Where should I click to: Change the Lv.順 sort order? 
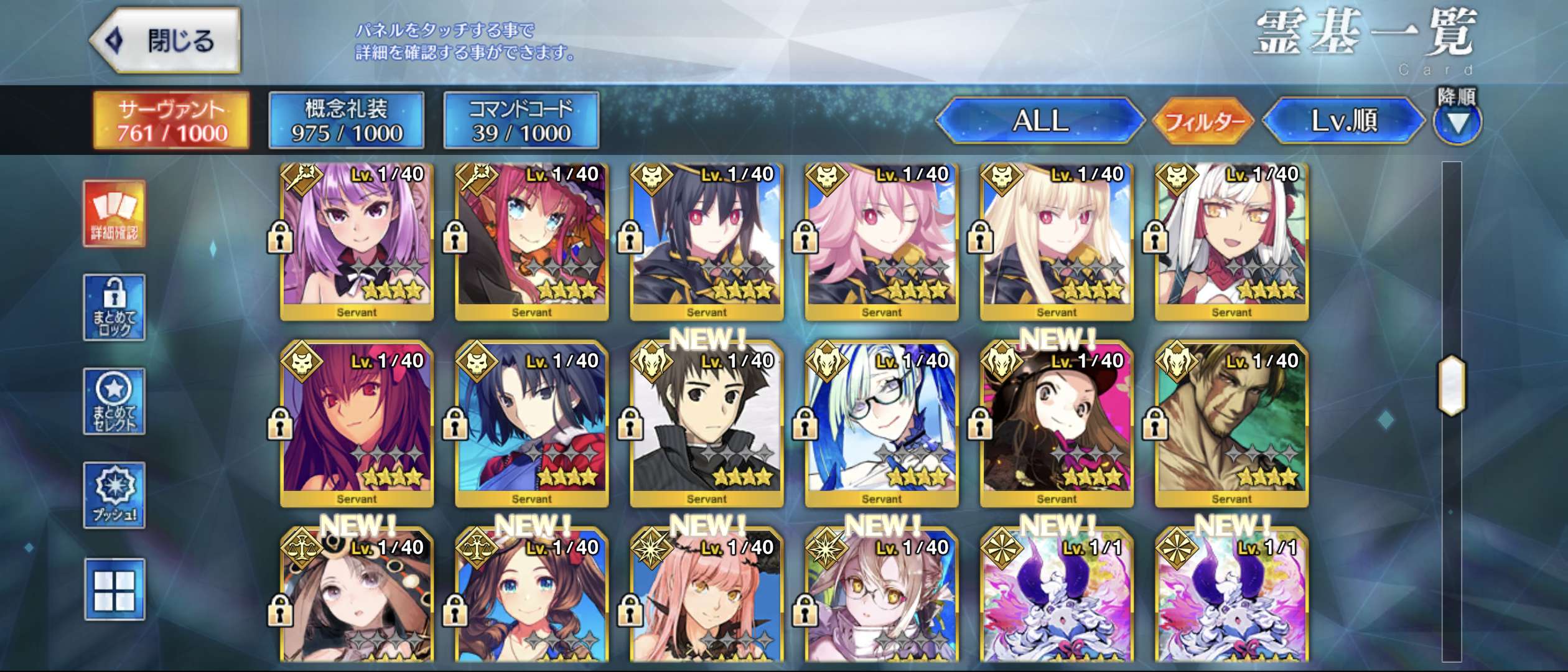coord(1344,121)
